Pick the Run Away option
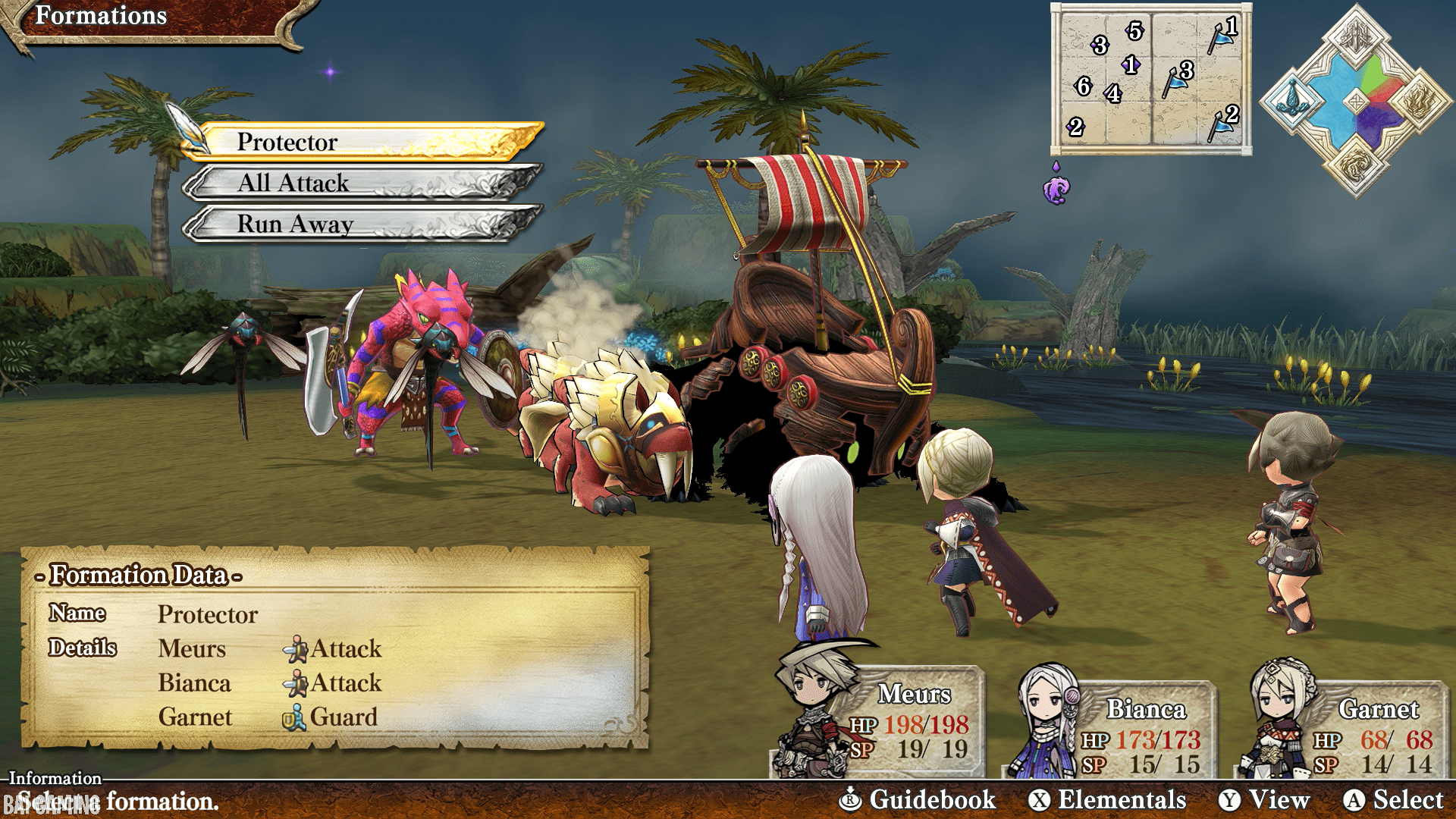Image resolution: width=1456 pixels, height=819 pixels. pyautogui.click(x=364, y=224)
